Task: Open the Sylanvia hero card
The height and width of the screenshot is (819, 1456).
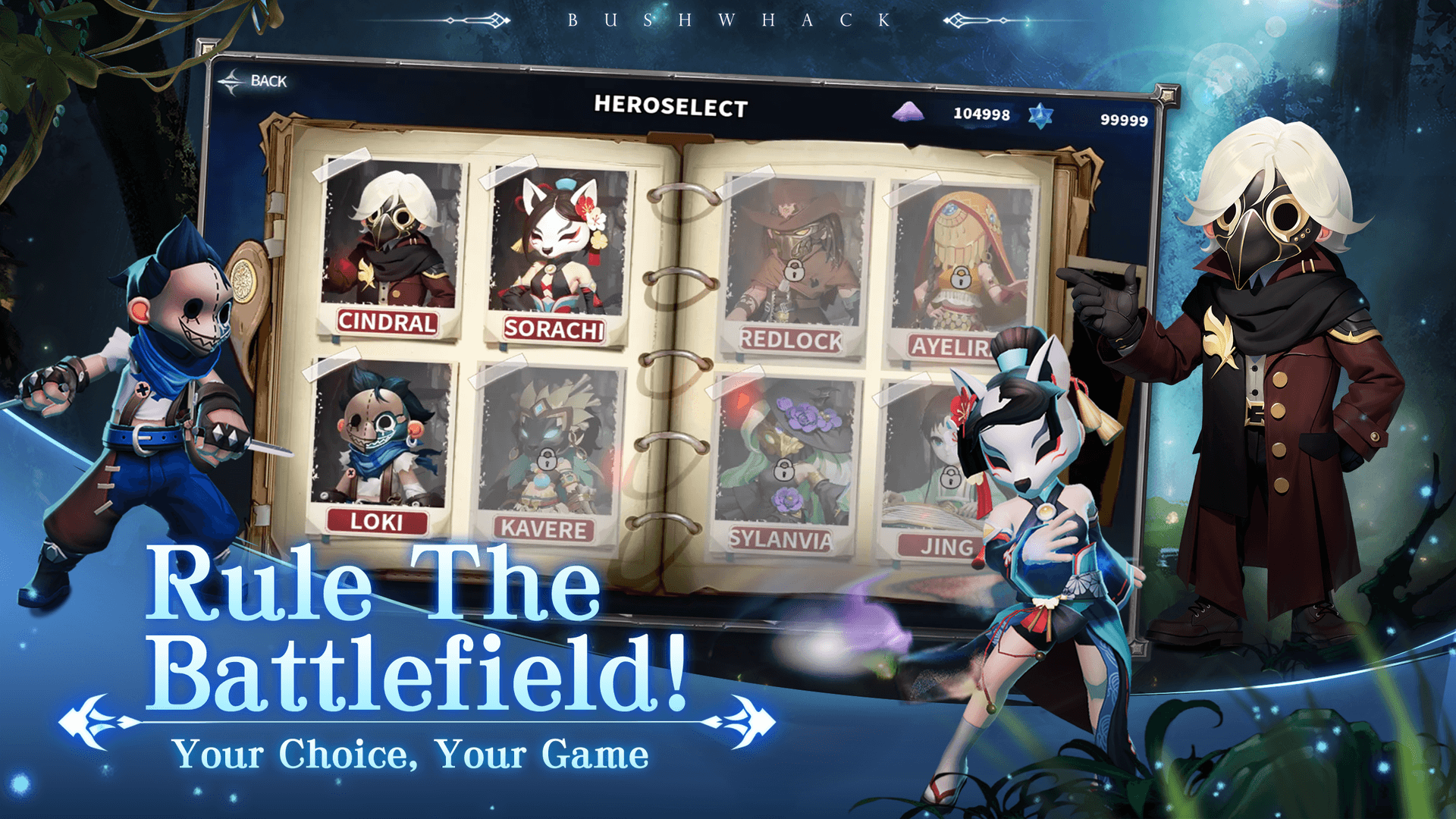Action: click(x=785, y=447)
